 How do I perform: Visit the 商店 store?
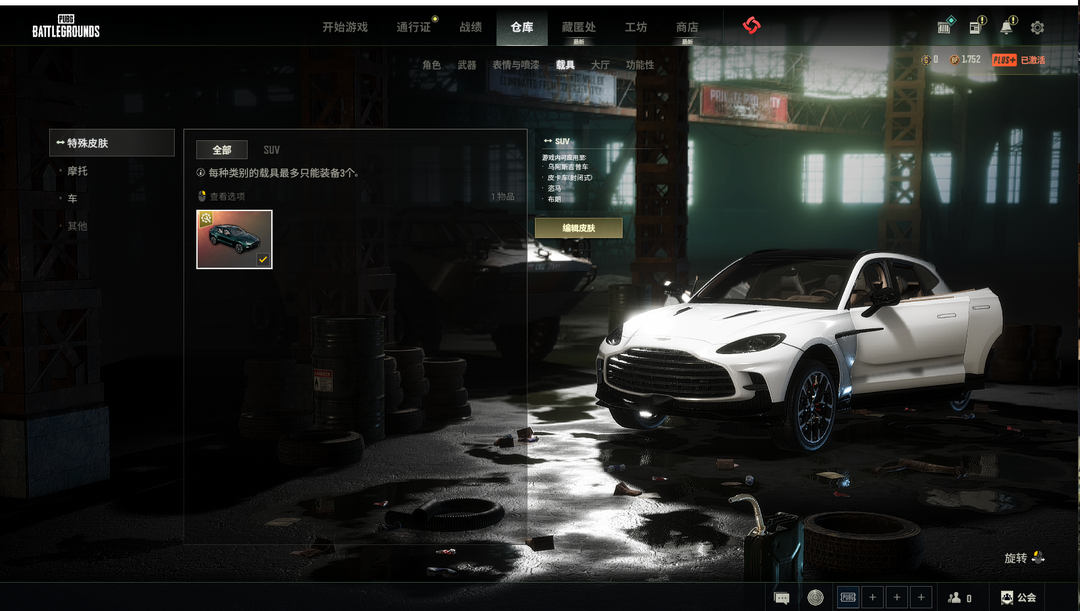pyautogui.click(x=687, y=27)
